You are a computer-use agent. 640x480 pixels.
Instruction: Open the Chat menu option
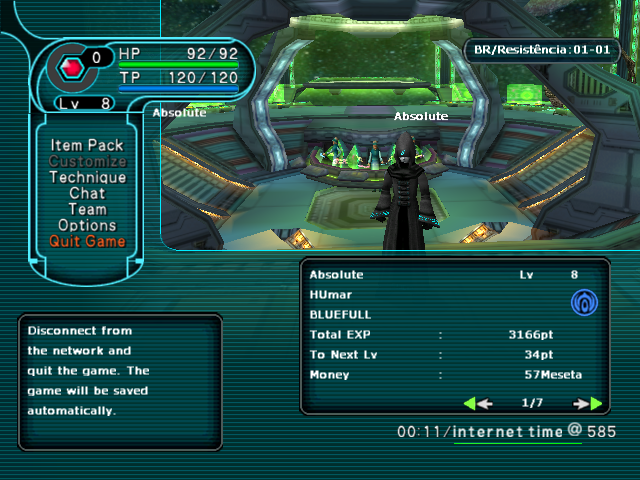coord(87,194)
